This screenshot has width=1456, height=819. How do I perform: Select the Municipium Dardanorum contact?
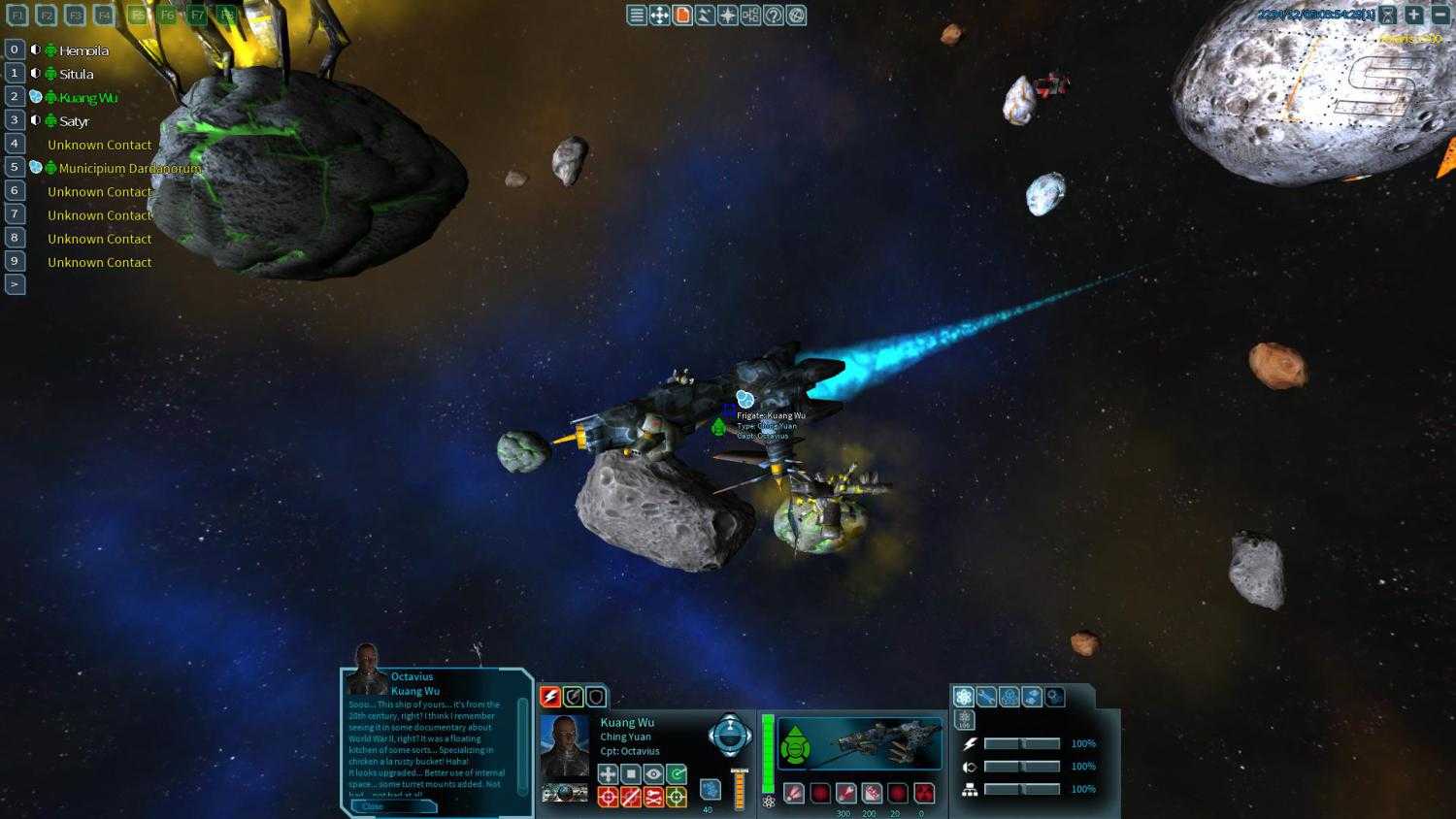coord(127,168)
